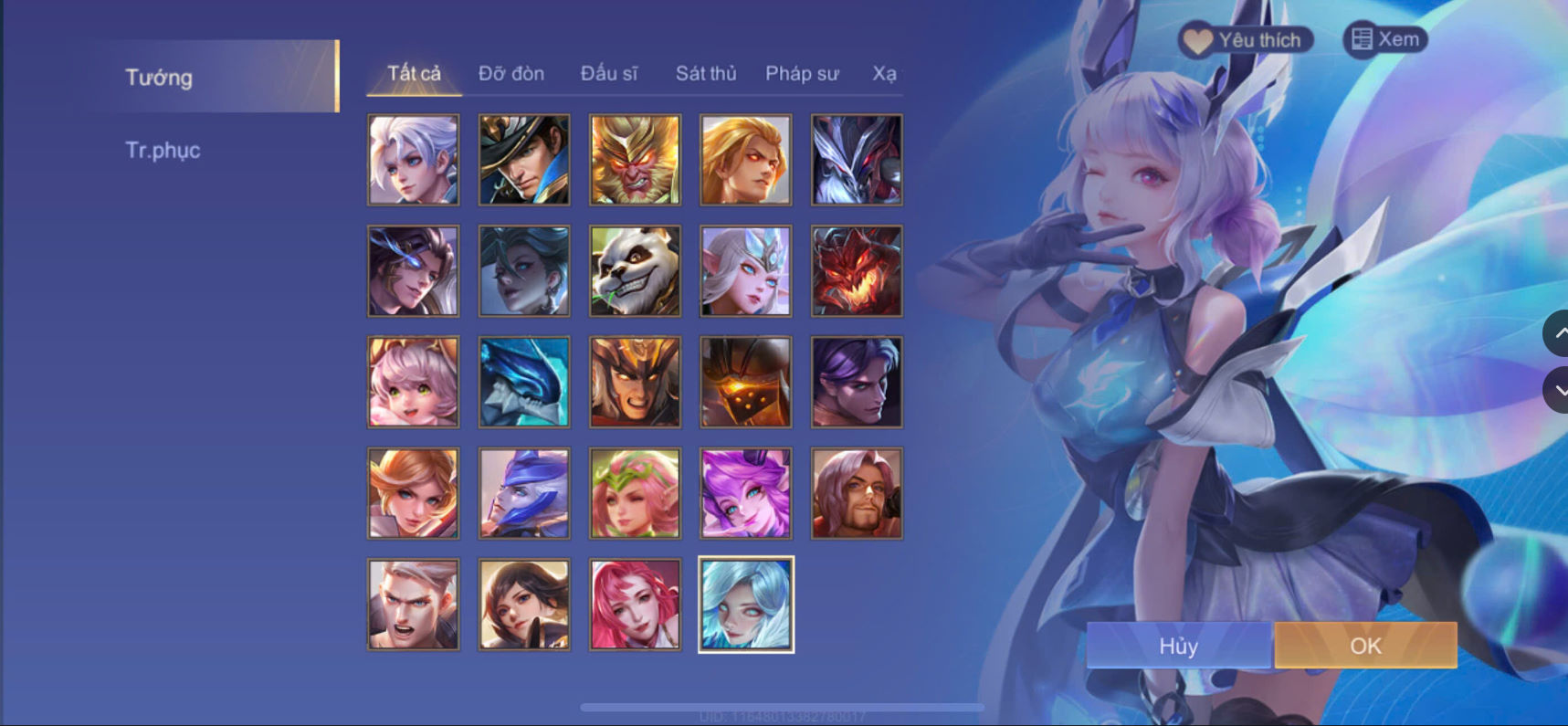
Task: Pick the blue sea-creature hero portrait
Action: (523, 382)
